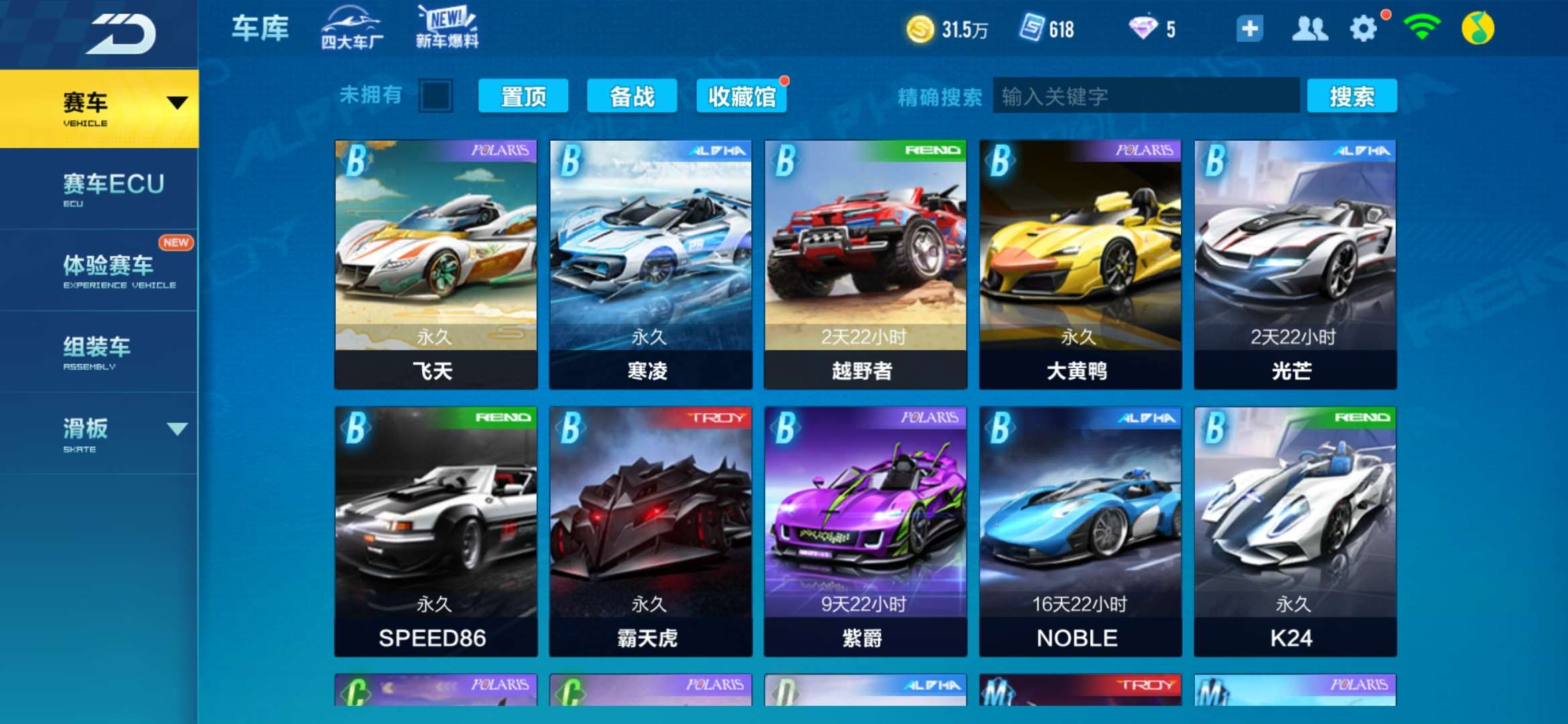The height and width of the screenshot is (724, 1568).
Task: Enable the 未拥有 filter checkbox
Action: point(434,96)
